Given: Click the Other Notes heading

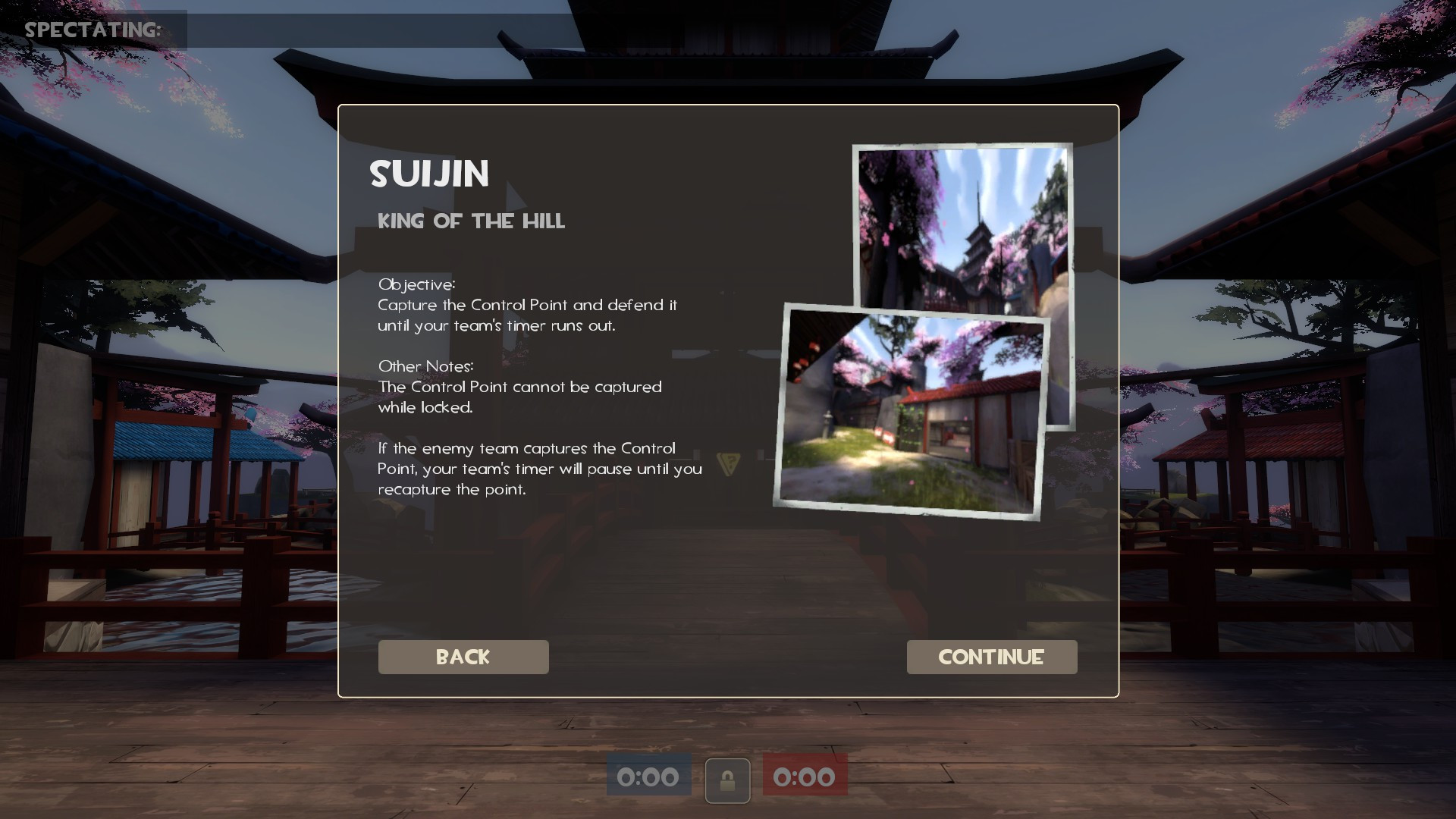Looking at the screenshot, I should (425, 366).
